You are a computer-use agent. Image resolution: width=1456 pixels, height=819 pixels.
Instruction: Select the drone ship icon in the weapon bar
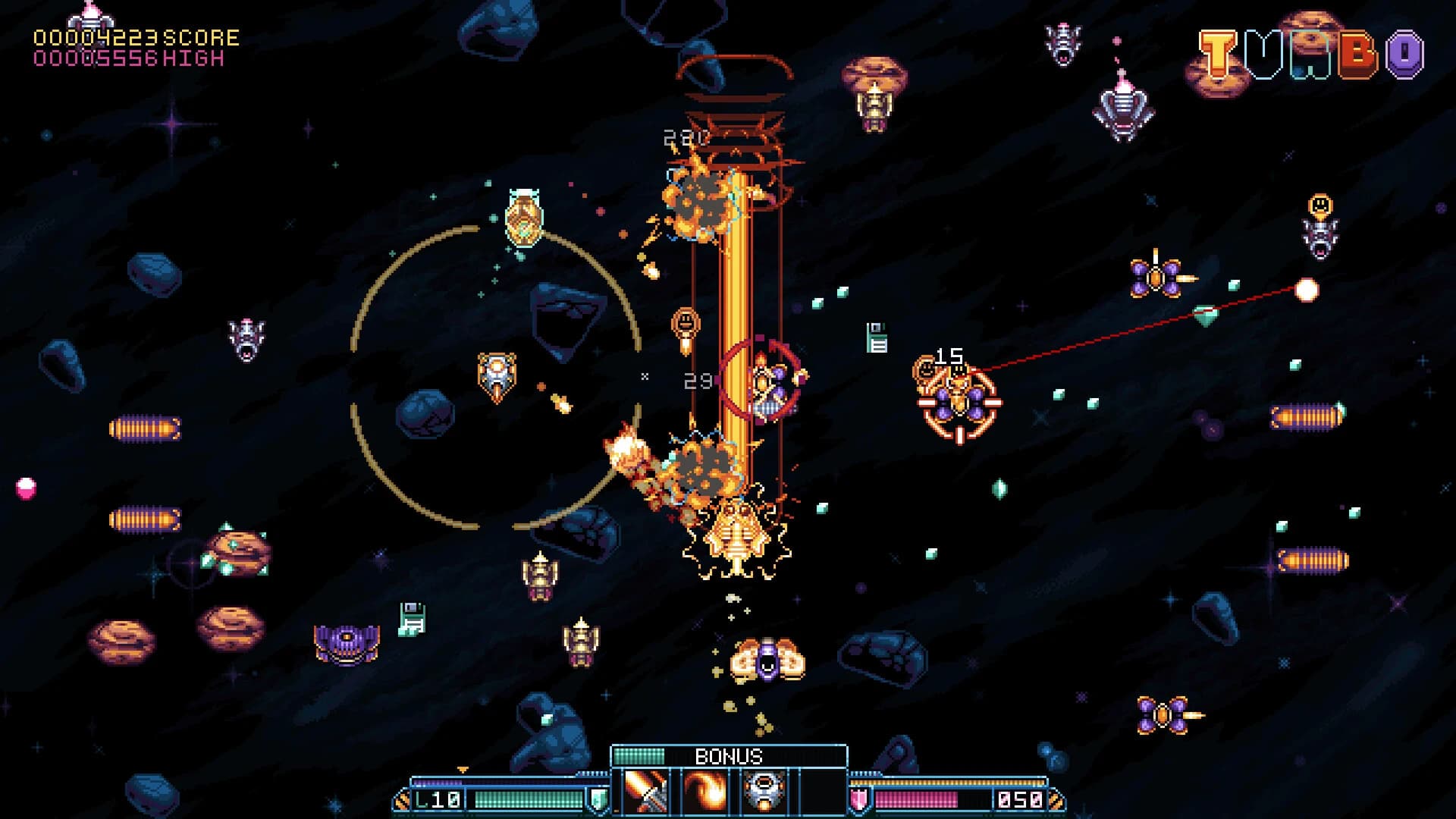coord(763,793)
